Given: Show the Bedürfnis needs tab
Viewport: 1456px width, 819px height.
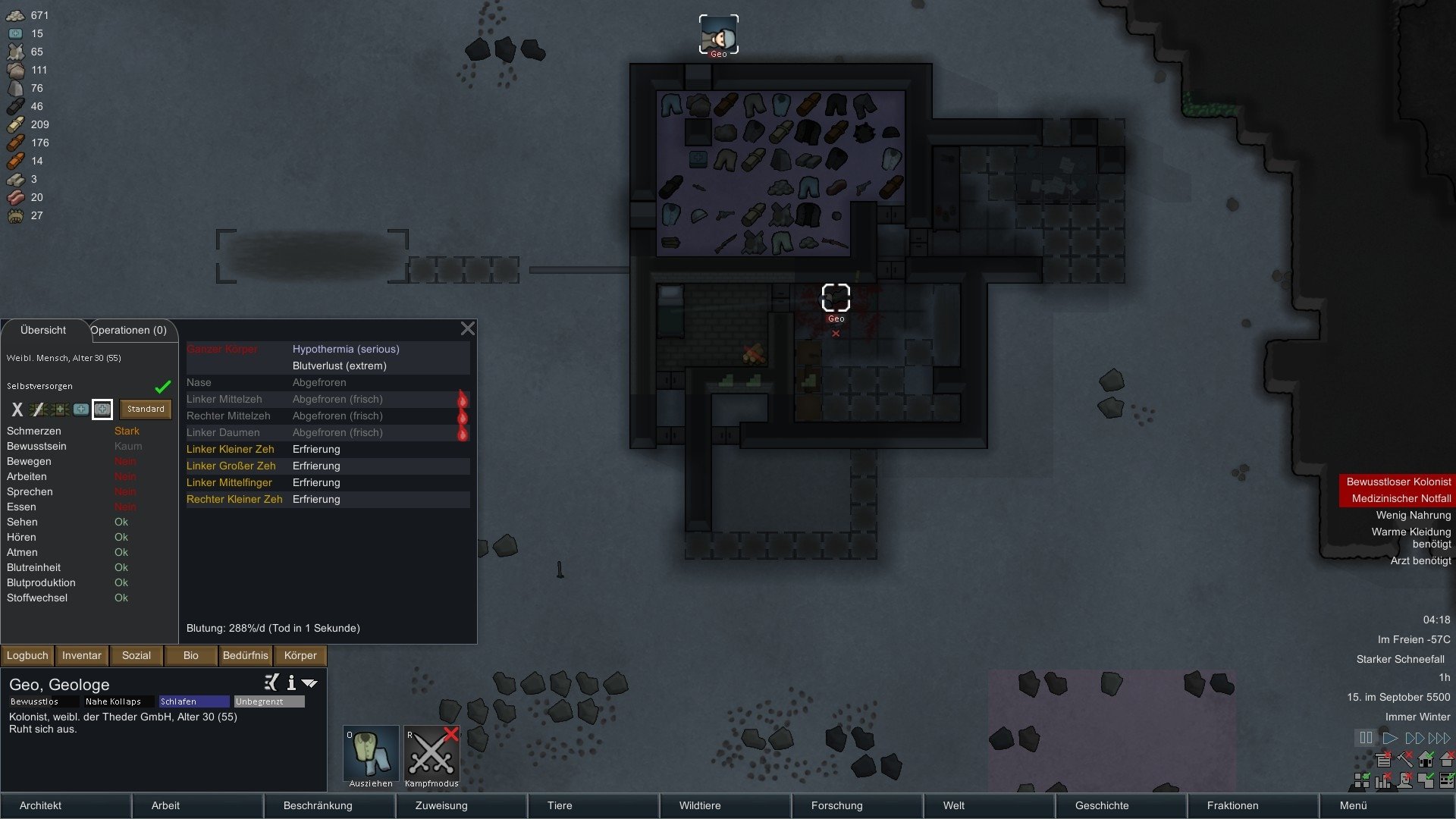Looking at the screenshot, I should coord(245,655).
